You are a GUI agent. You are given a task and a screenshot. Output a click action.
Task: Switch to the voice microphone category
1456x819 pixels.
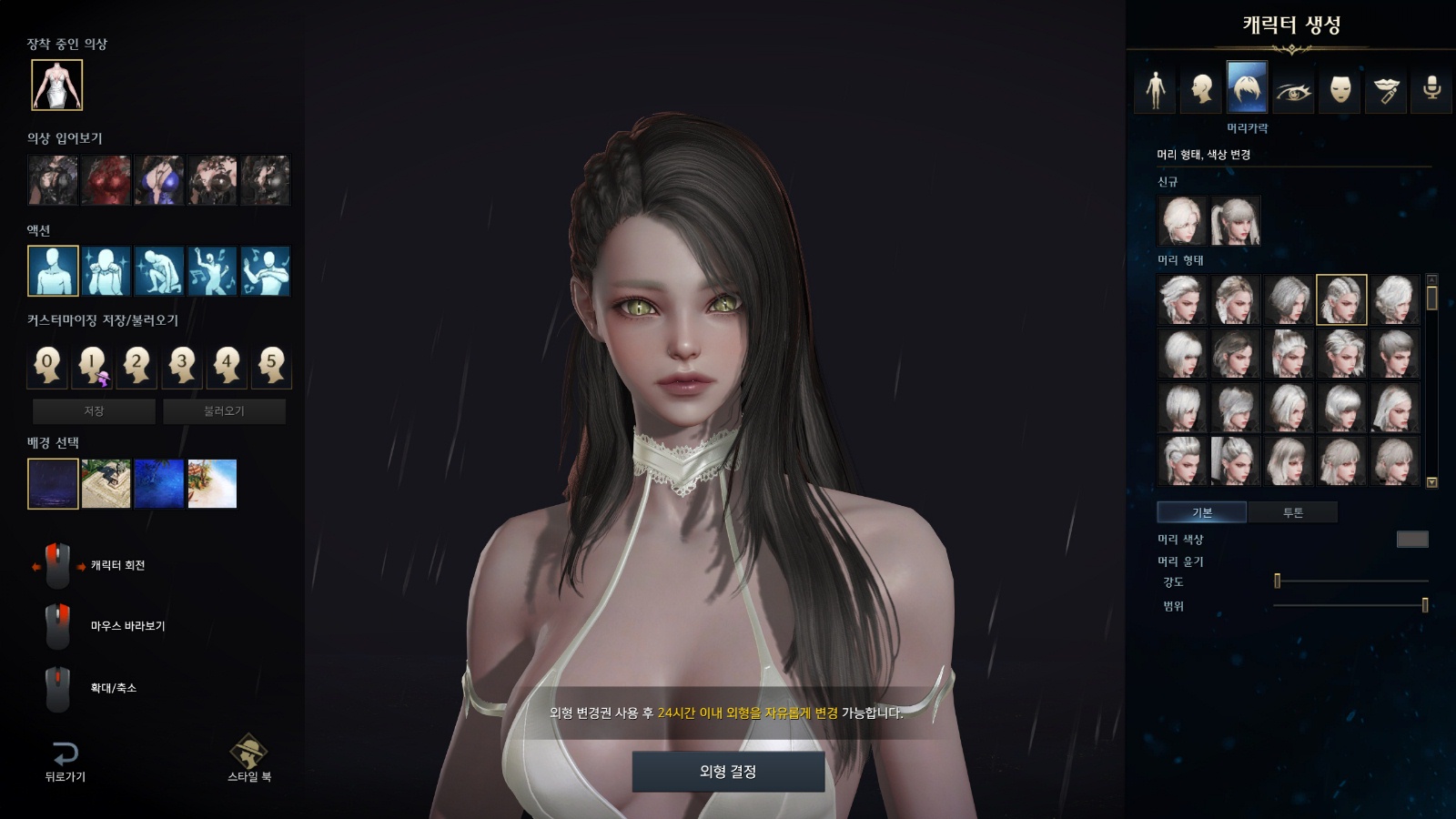click(x=1431, y=89)
